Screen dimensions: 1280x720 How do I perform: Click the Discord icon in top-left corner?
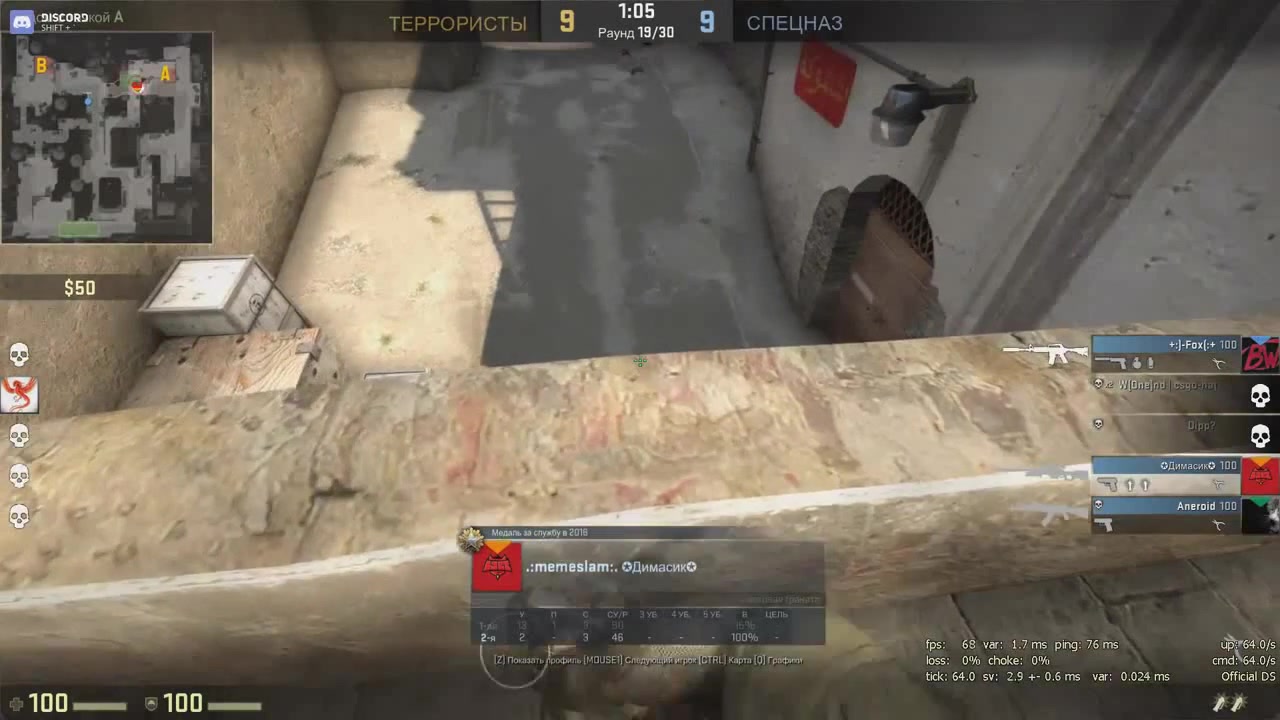(x=21, y=20)
